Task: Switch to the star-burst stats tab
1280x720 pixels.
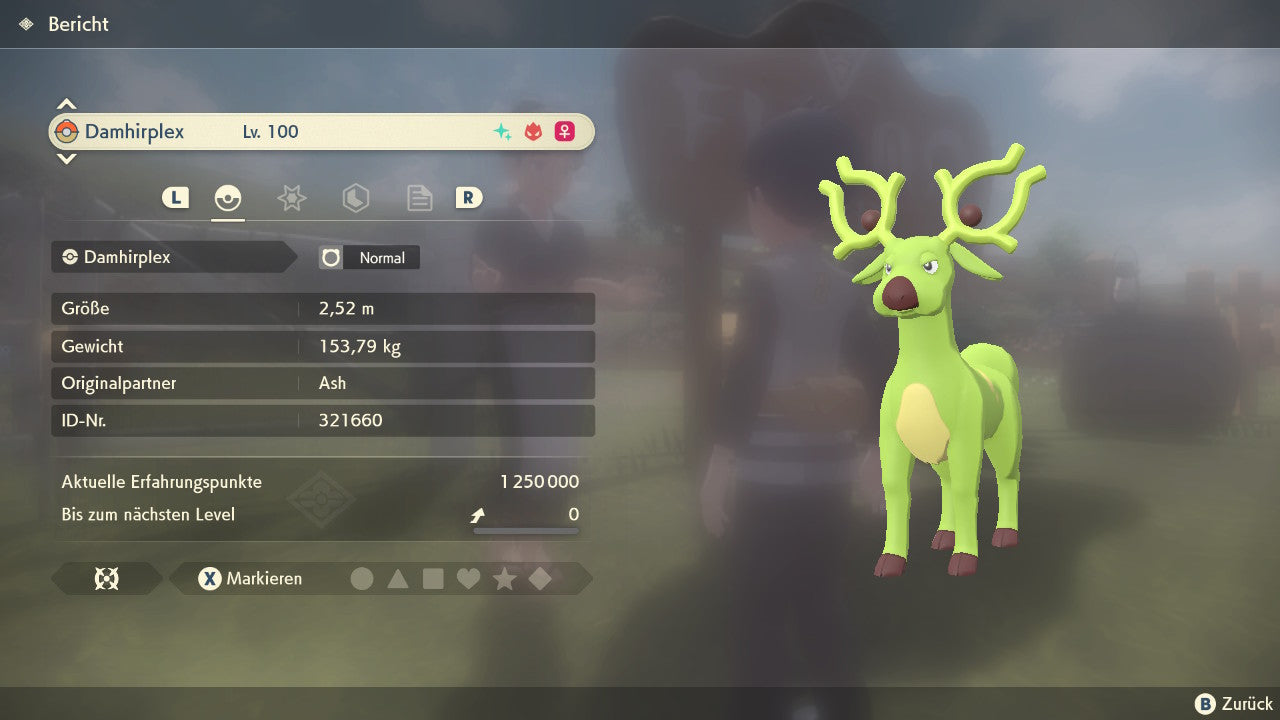Action: click(x=291, y=198)
